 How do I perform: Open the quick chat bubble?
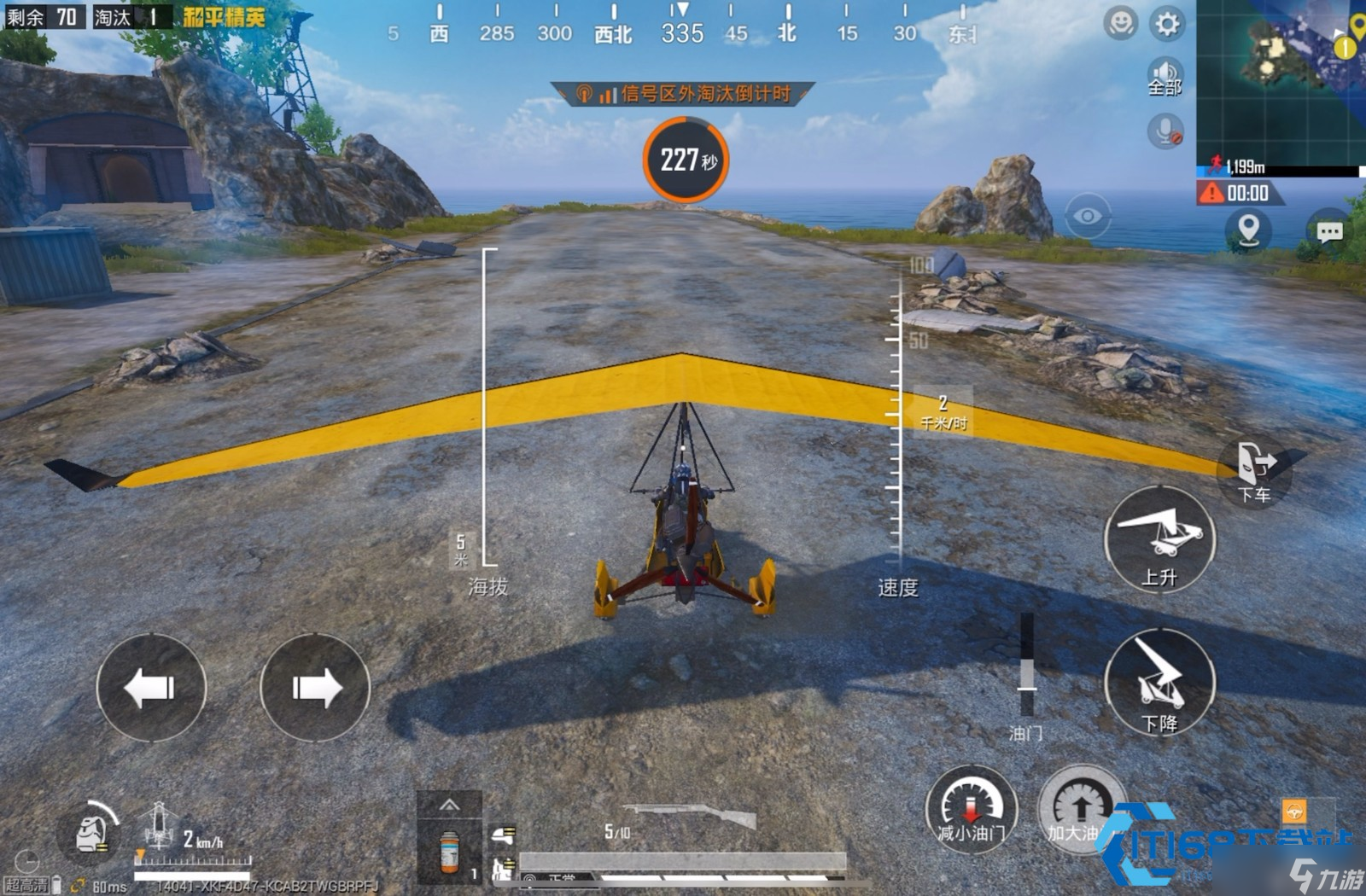click(1329, 232)
